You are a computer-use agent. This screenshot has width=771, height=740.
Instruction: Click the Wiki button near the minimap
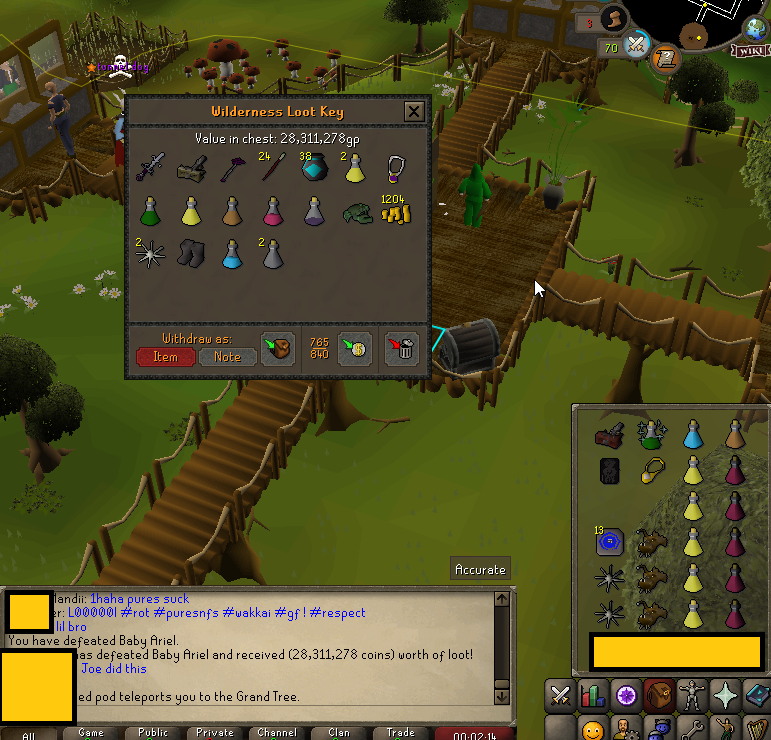click(x=750, y=50)
